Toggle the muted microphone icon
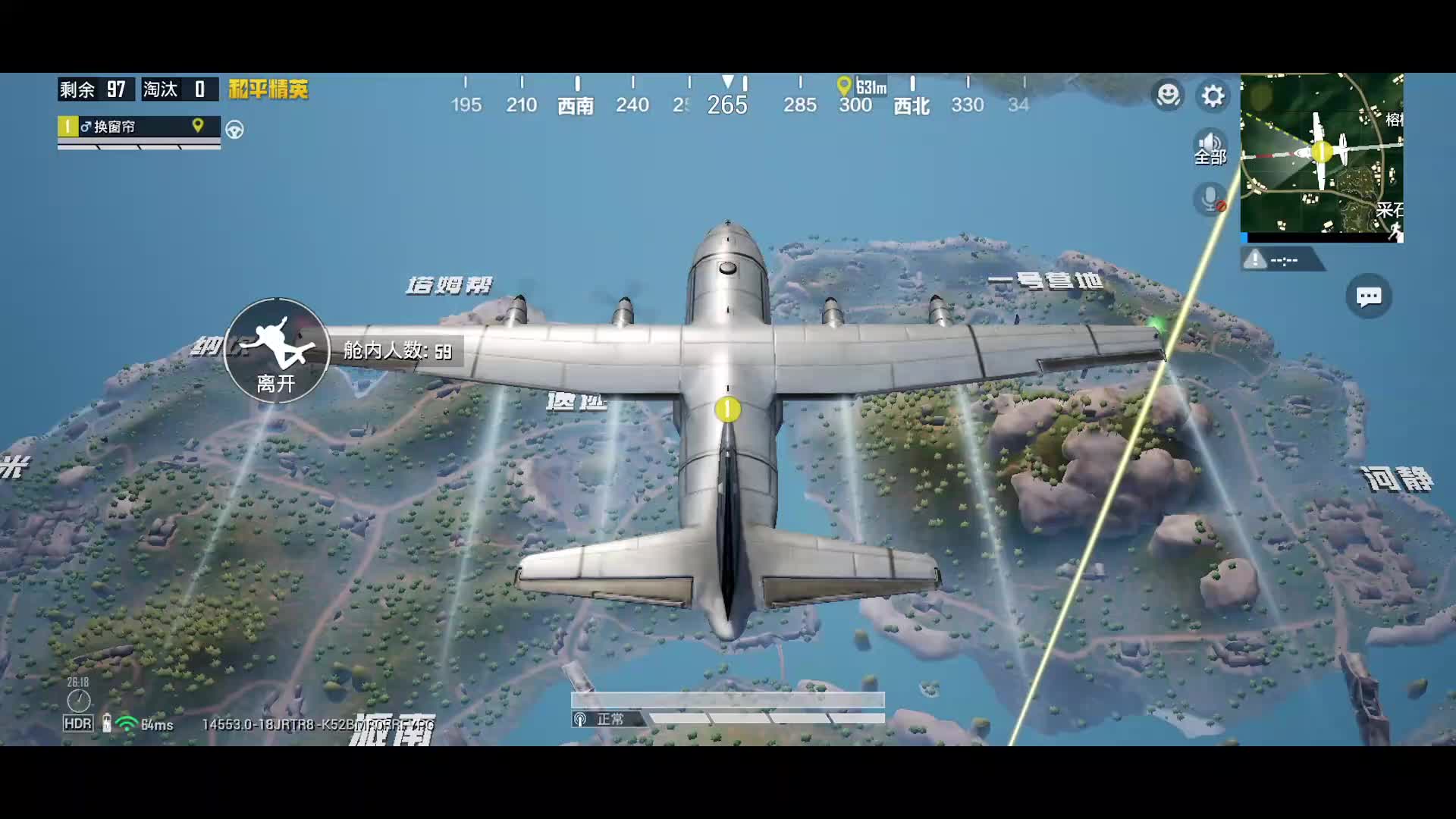1456x819 pixels. (x=1210, y=199)
